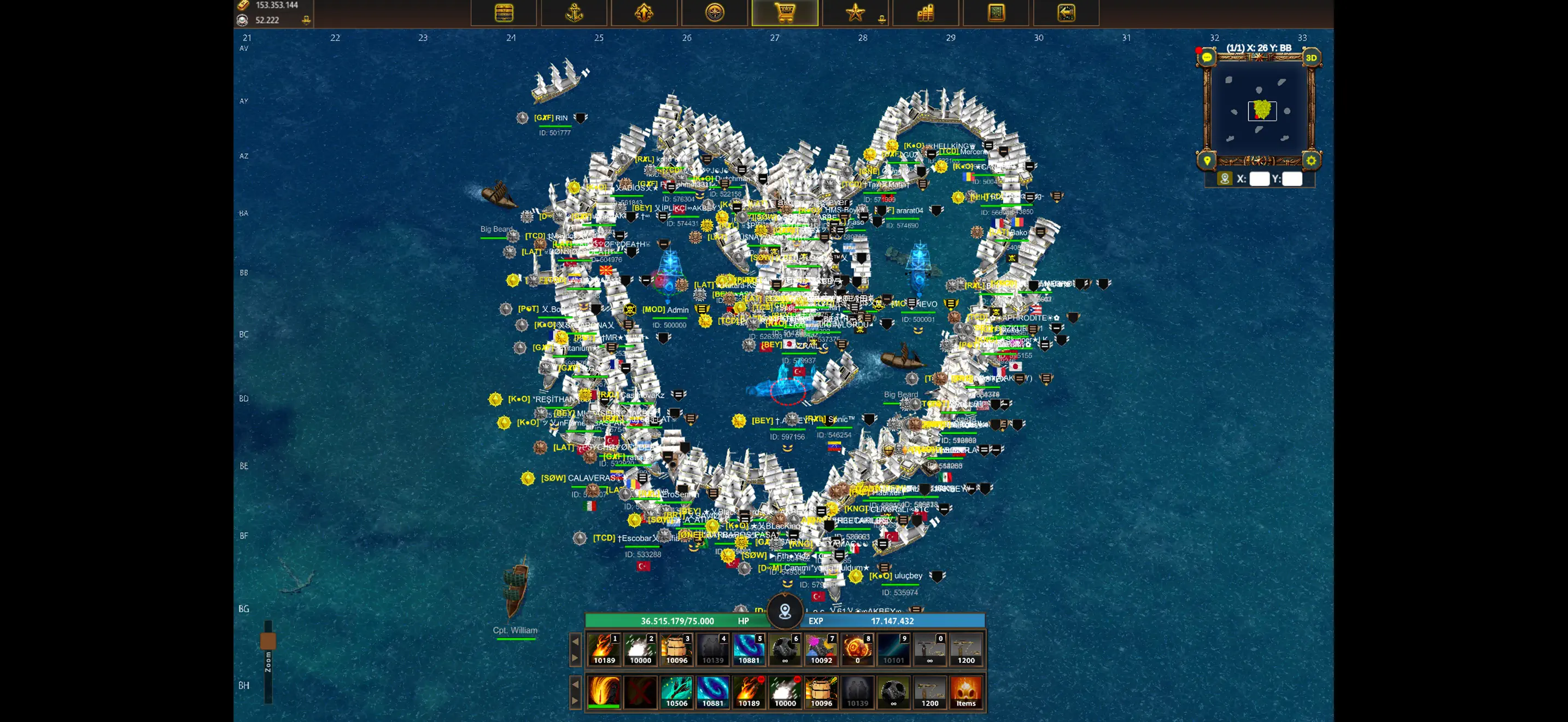Screen dimensions: 1568x722
Task: Expand the upper hotbar right arrow
Action: tap(575, 657)
